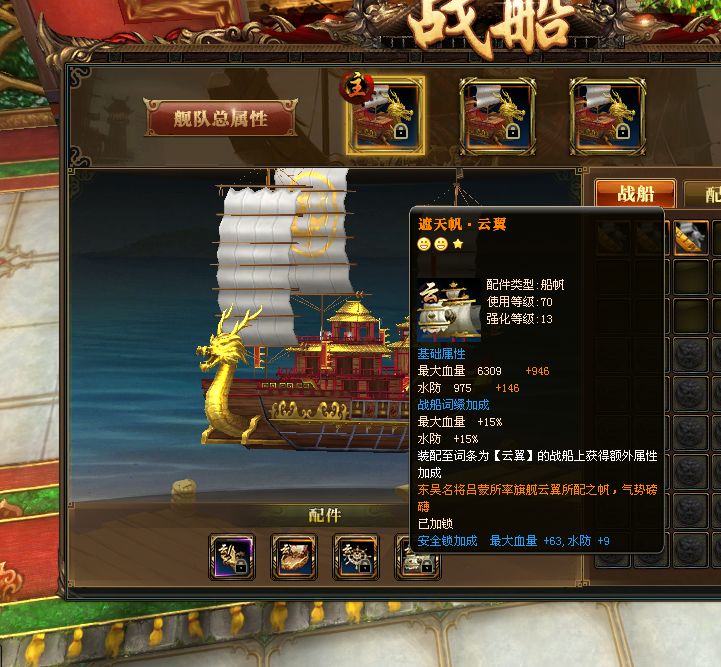
Task: Open the 舰队总属性 fleet attributes button
Action: pos(221,118)
